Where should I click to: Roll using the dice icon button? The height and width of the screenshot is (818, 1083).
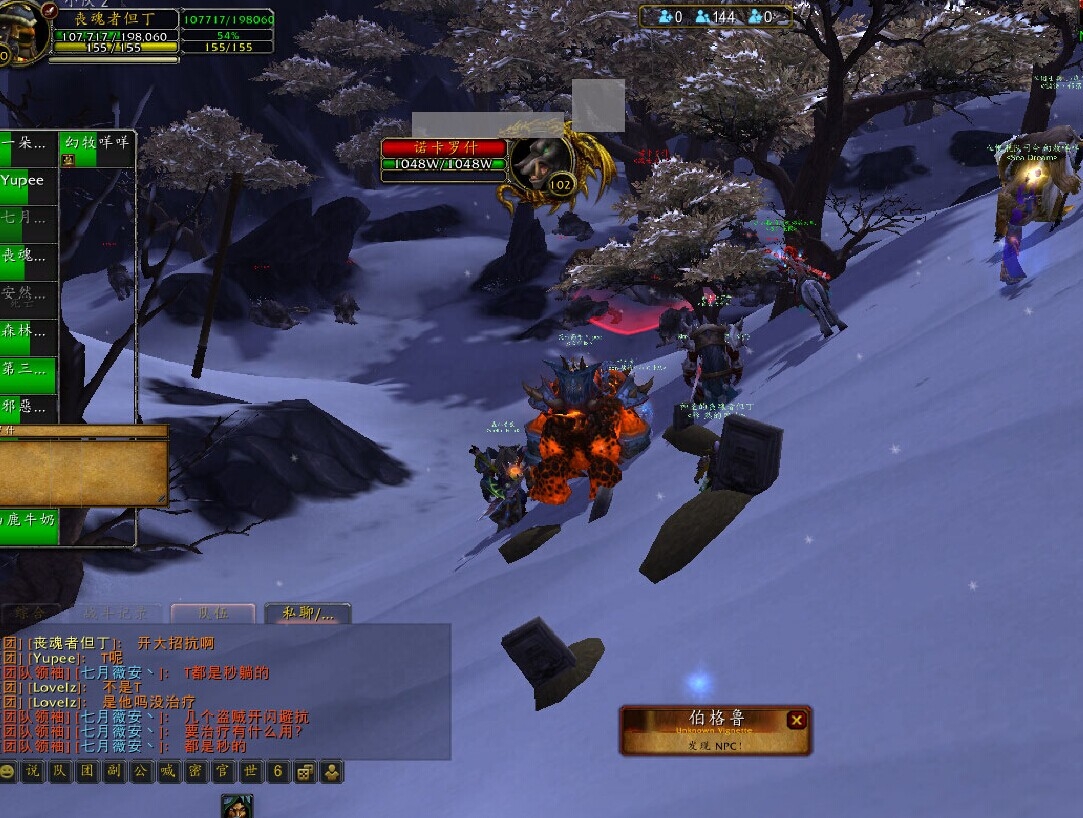(303, 772)
